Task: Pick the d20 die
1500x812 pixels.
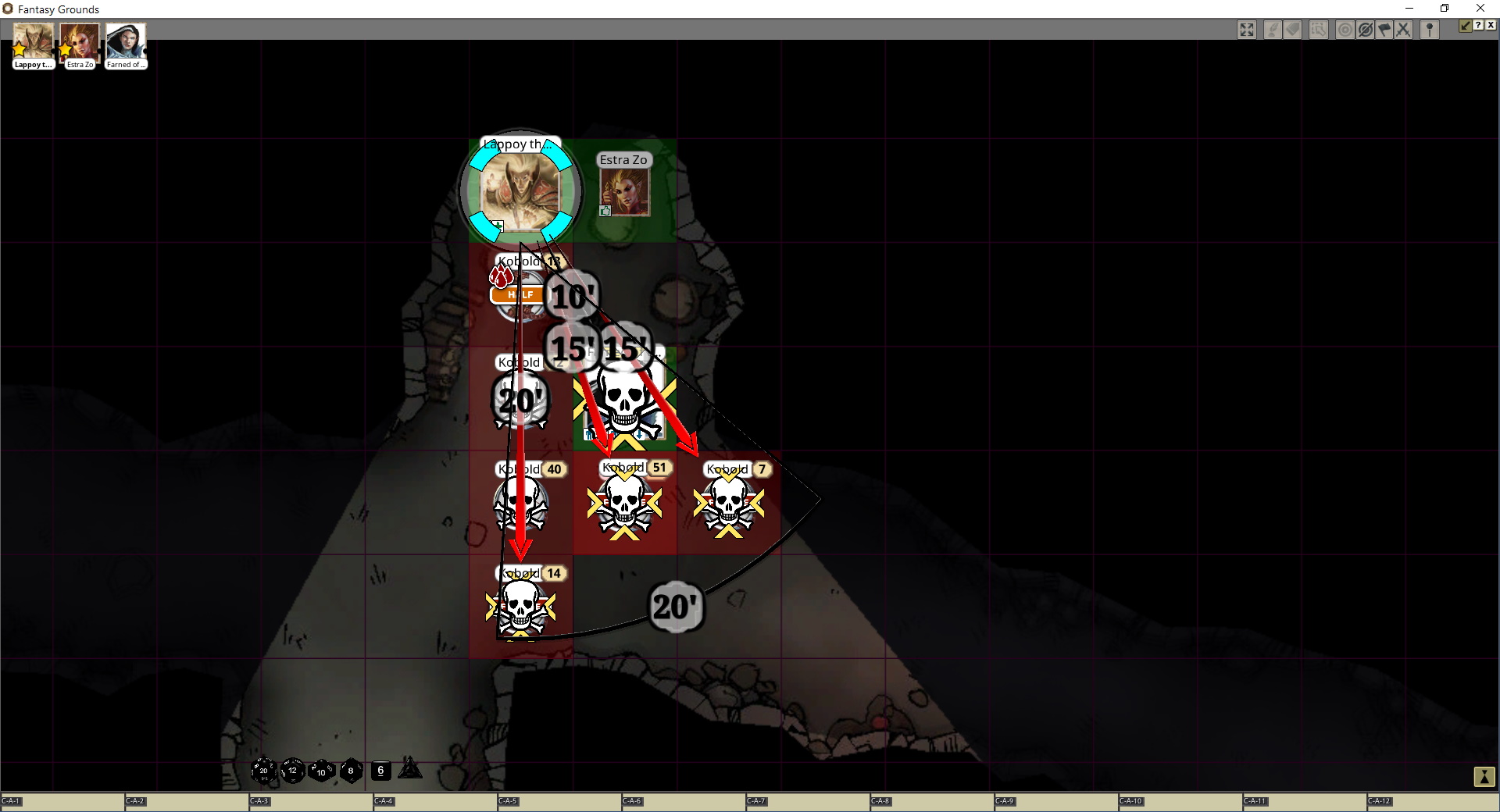Action: coord(263,771)
